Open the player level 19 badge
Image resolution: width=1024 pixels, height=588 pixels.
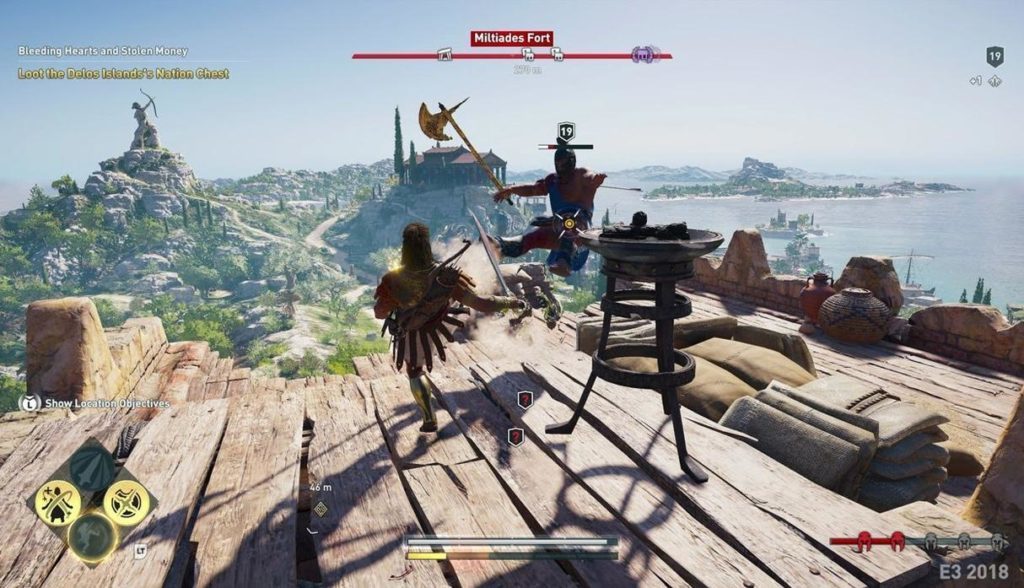coord(994,56)
